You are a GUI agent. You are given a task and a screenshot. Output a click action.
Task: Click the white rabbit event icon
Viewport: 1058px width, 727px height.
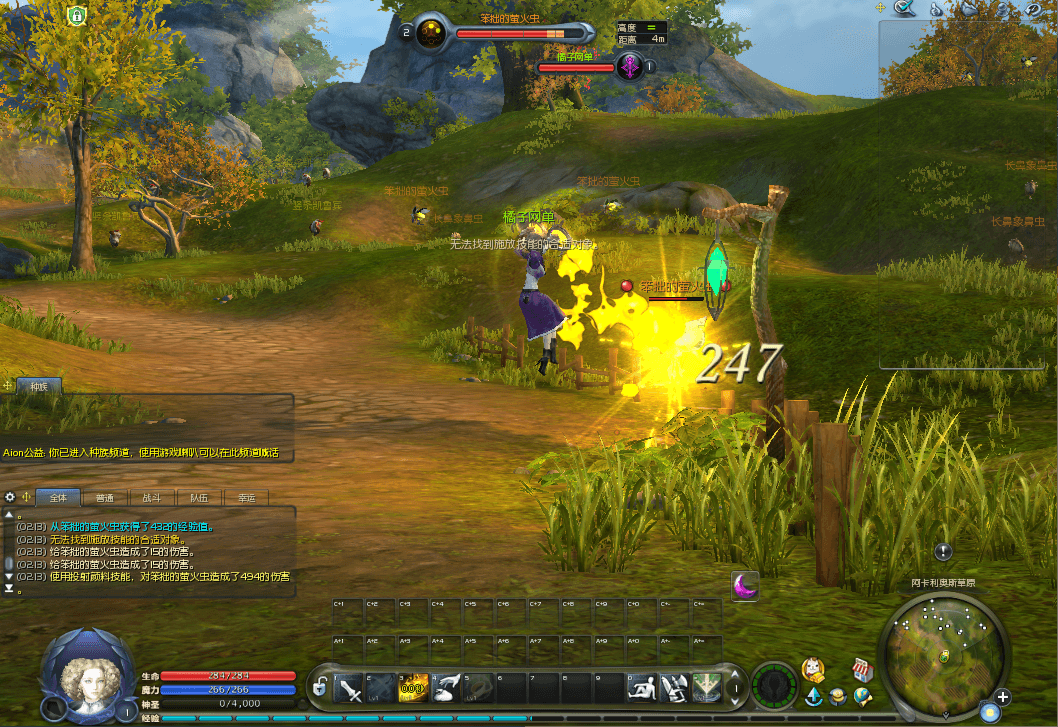coord(814,669)
